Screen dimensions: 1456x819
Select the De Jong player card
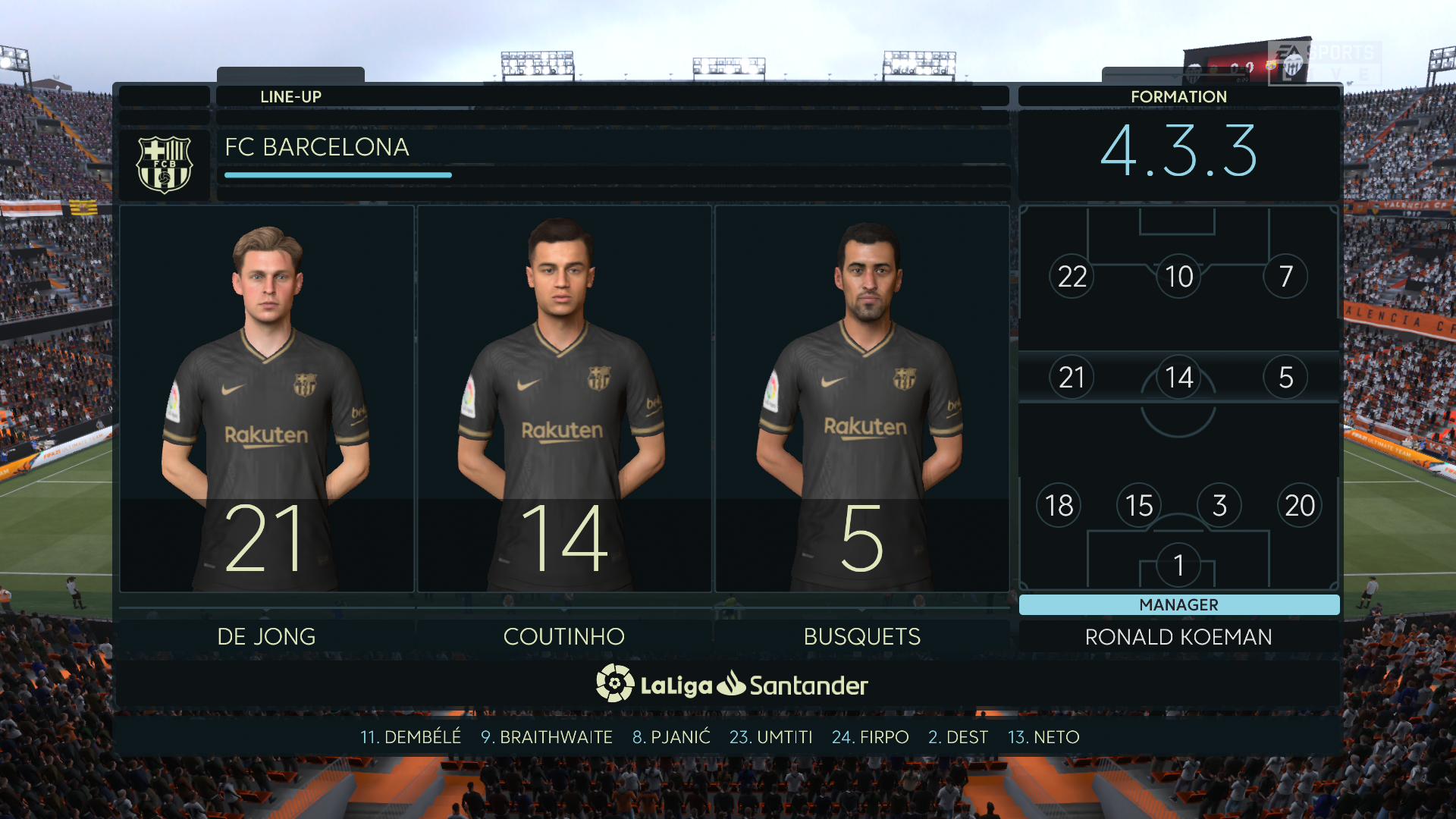(x=266, y=398)
